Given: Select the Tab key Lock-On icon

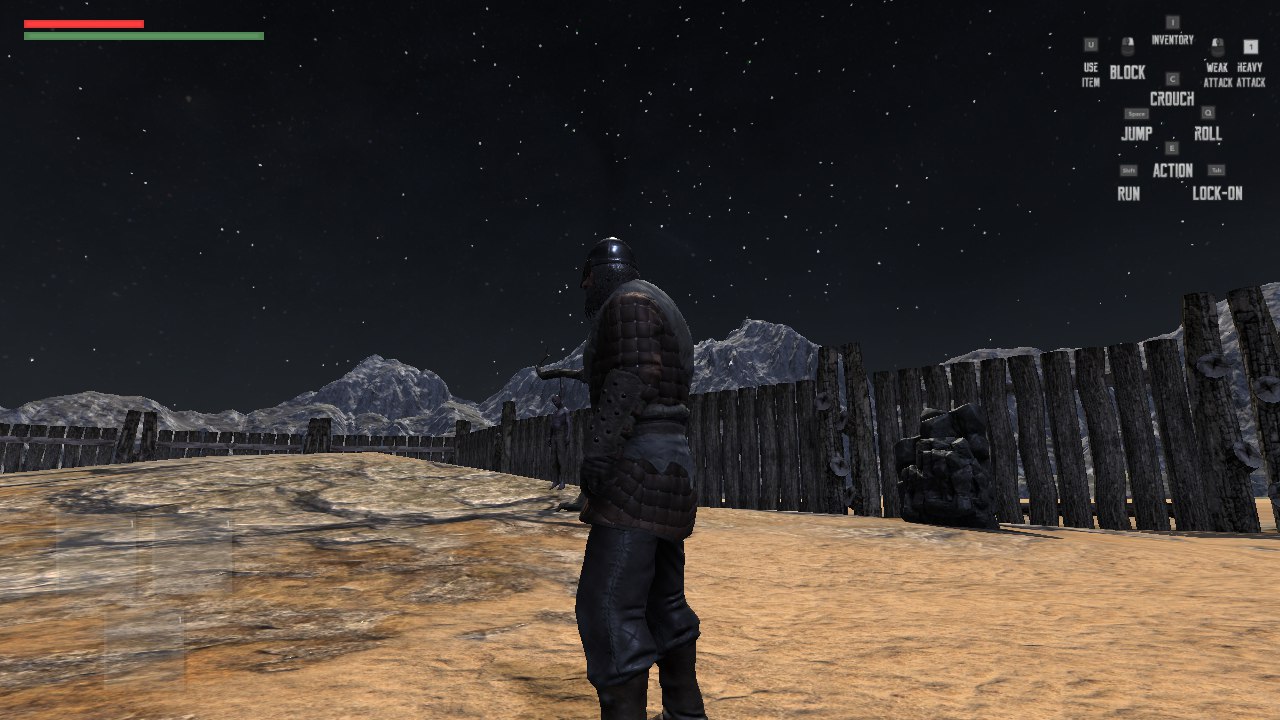Looking at the screenshot, I should tap(1217, 169).
